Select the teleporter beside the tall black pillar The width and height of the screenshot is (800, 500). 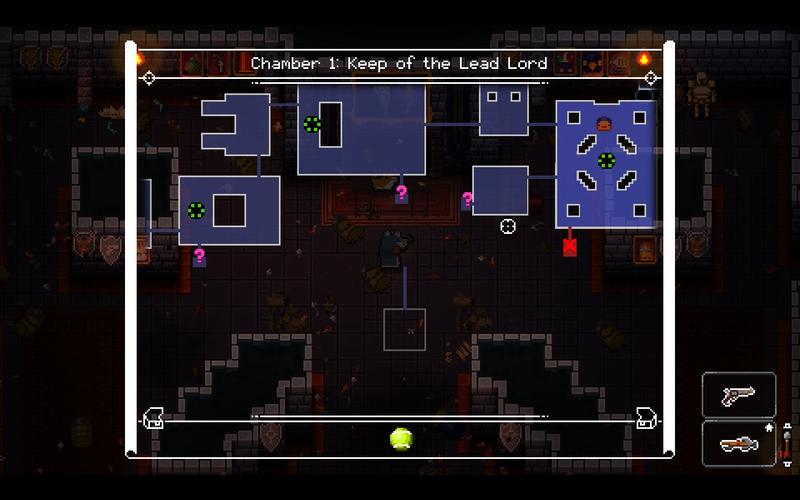click(x=312, y=125)
